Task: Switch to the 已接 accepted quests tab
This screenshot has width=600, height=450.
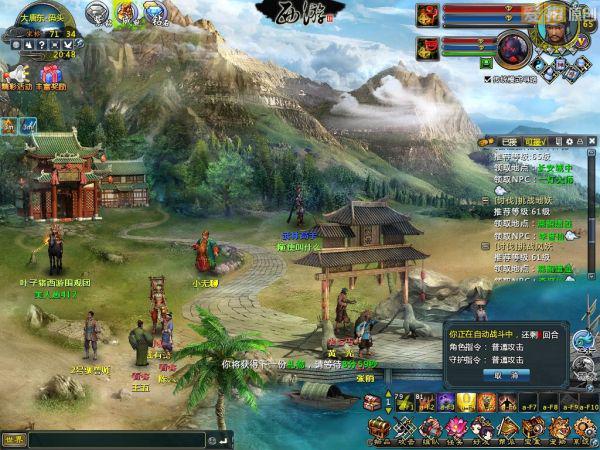Action: click(x=508, y=142)
